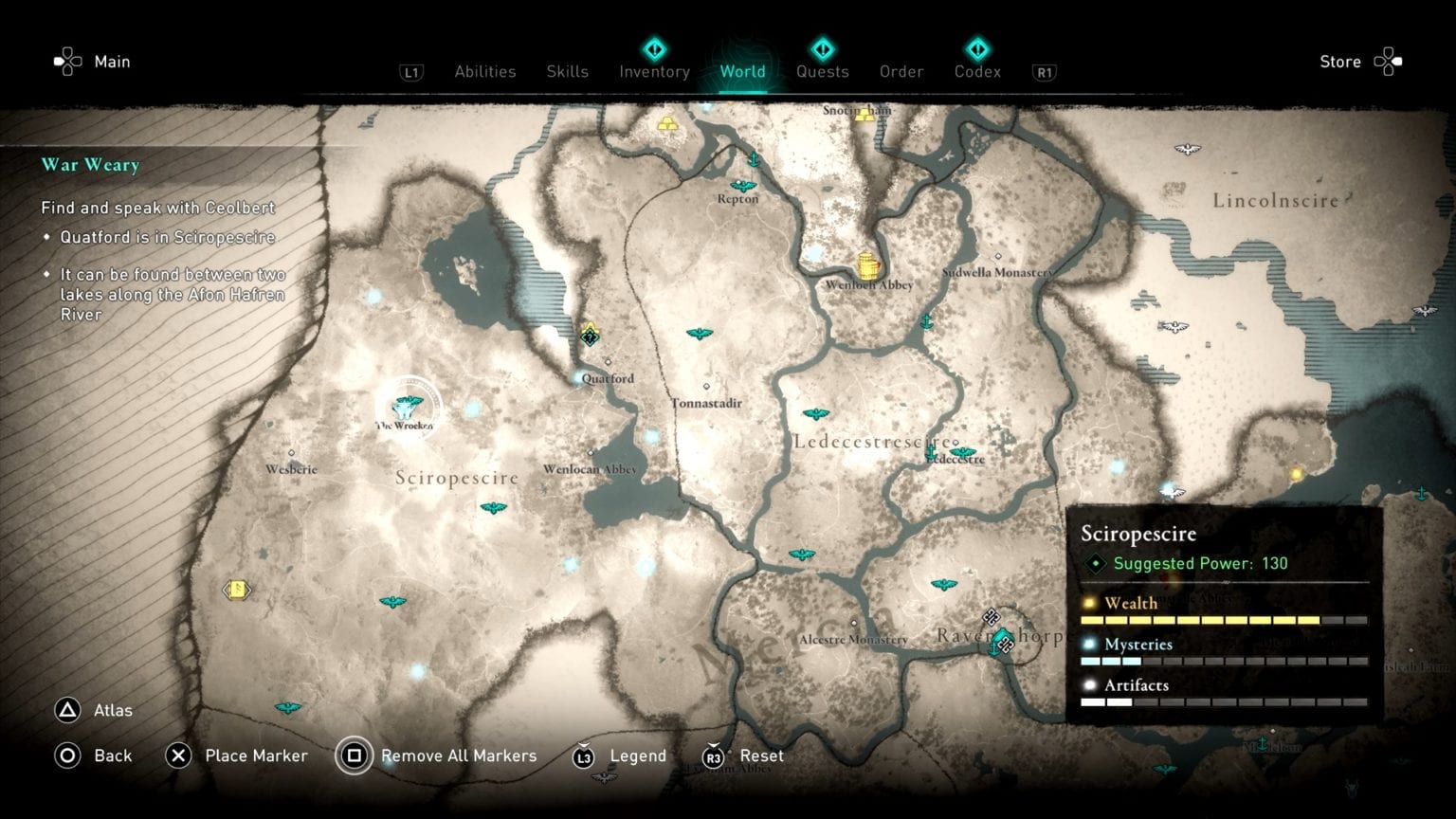Select the Quatford quest marker on map
1456x819 pixels.
[590, 335]
